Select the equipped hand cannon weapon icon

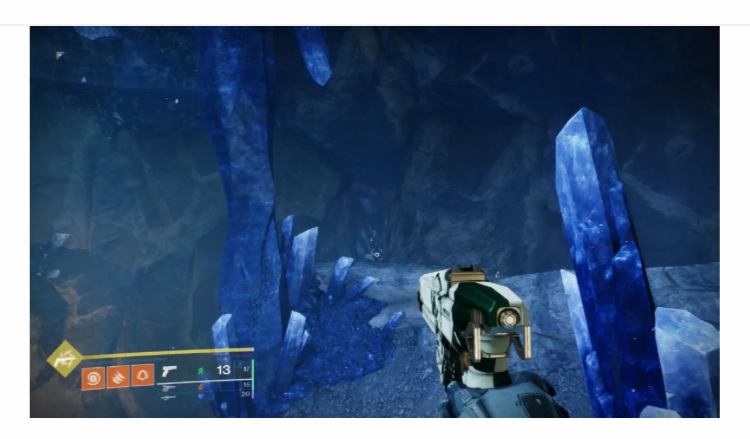click(170, 372)
